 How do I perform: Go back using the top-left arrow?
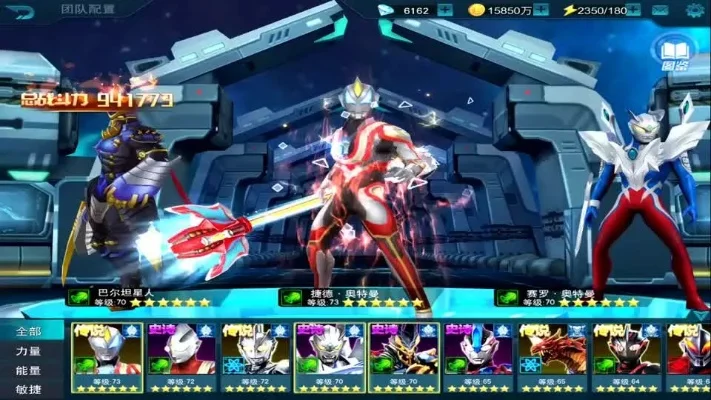tap(22, 11)
